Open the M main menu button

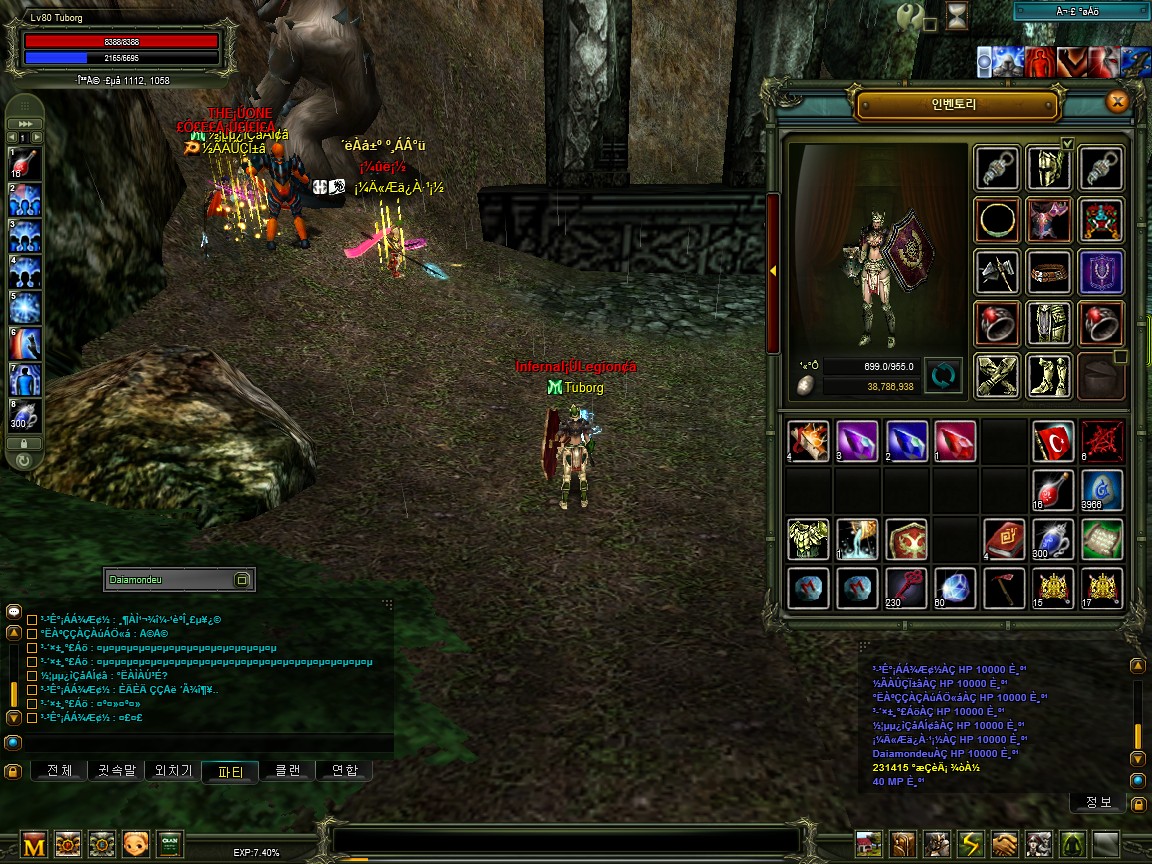pyautogui.click(x=35, y=845)
